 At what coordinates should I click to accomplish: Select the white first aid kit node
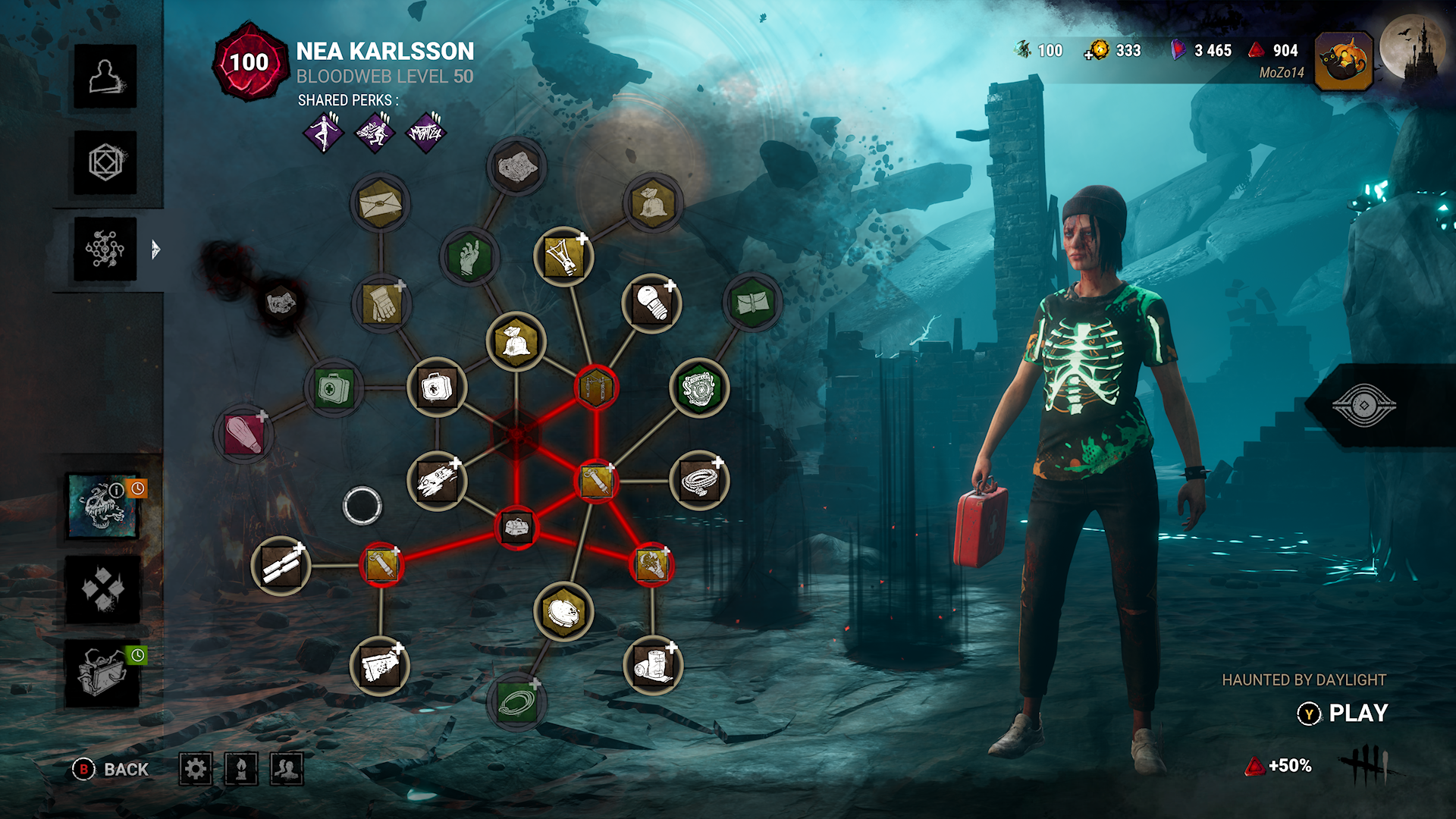click(x=437, y=388)
